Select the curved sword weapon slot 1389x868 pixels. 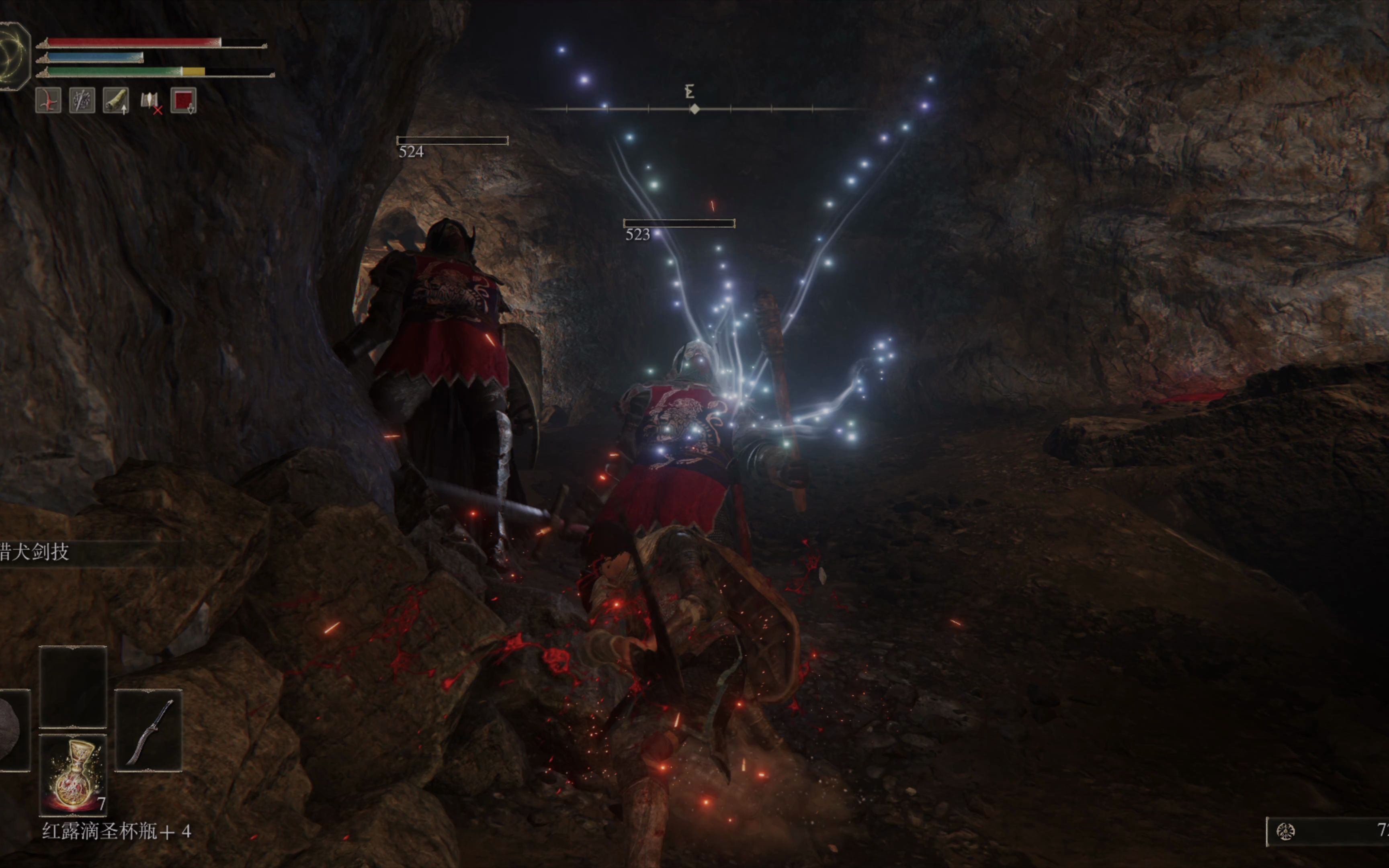click(x=149, y=730)
